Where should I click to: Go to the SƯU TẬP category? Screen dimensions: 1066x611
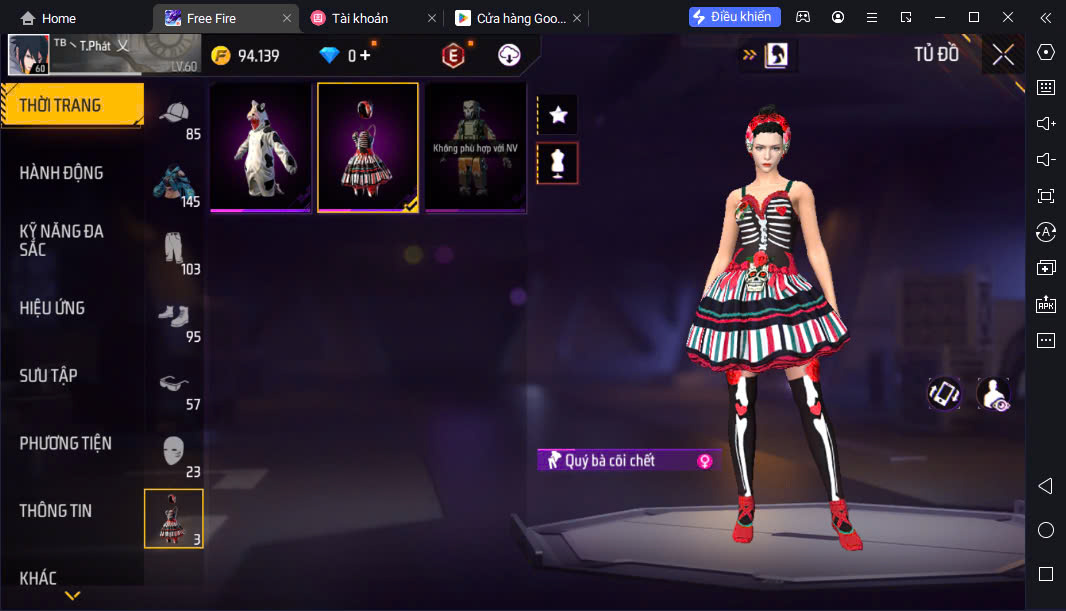(x=50, y=376)
